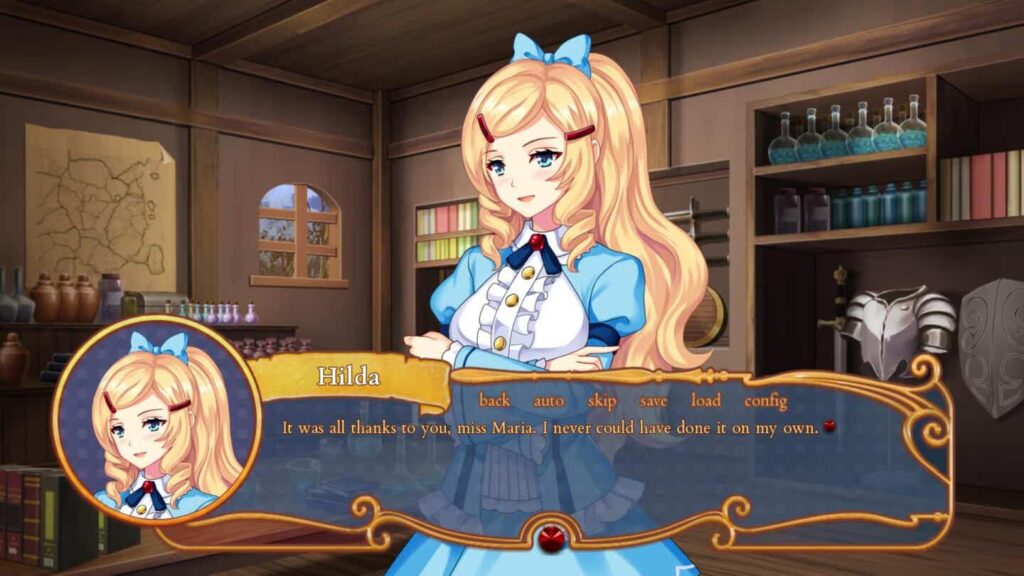
Task: Go back to the previous dialogue line
Action: click(x=494, y=401)
